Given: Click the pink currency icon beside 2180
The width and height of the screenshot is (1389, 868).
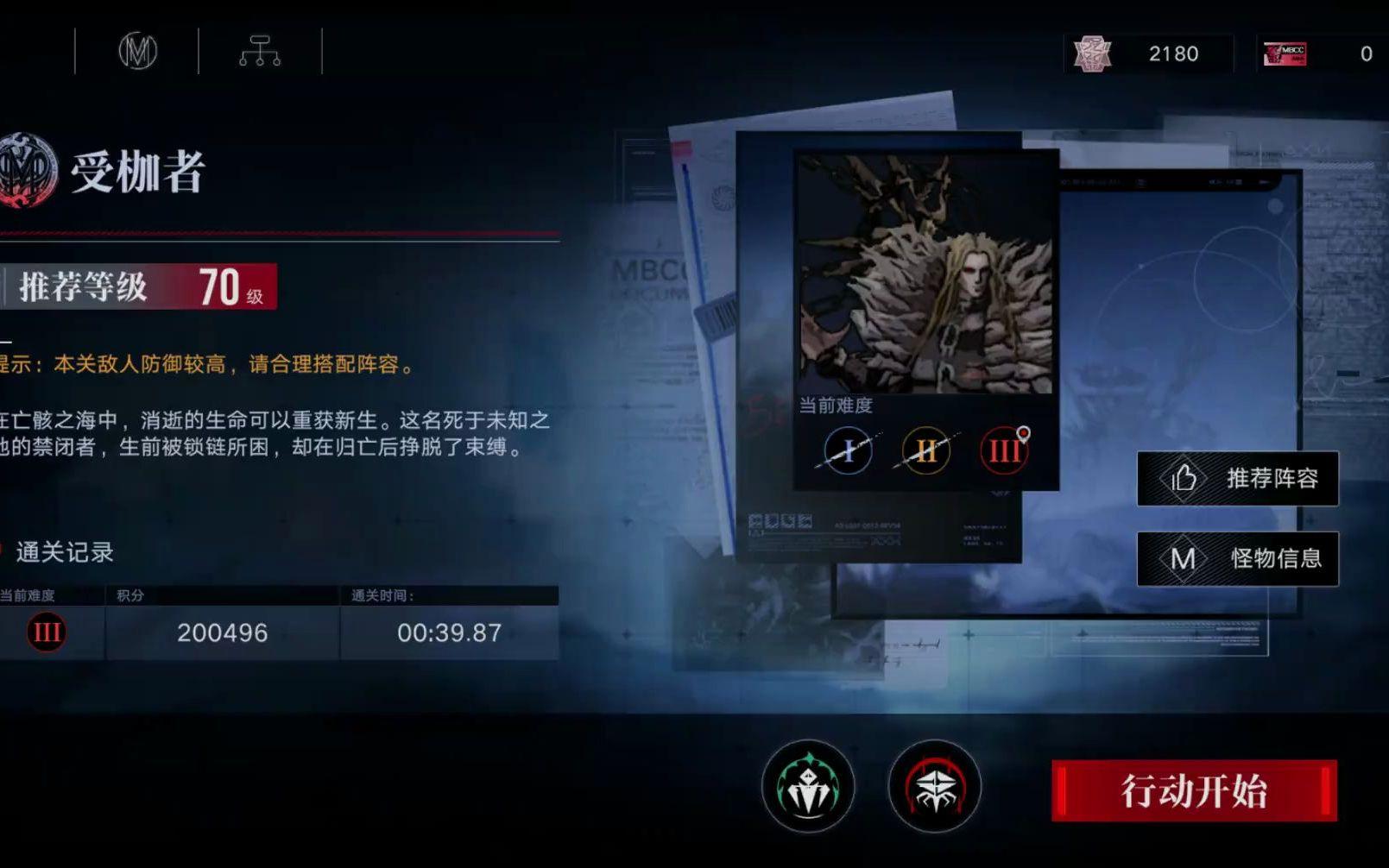Looking at the screenshot, I should tap(1093, 53).
